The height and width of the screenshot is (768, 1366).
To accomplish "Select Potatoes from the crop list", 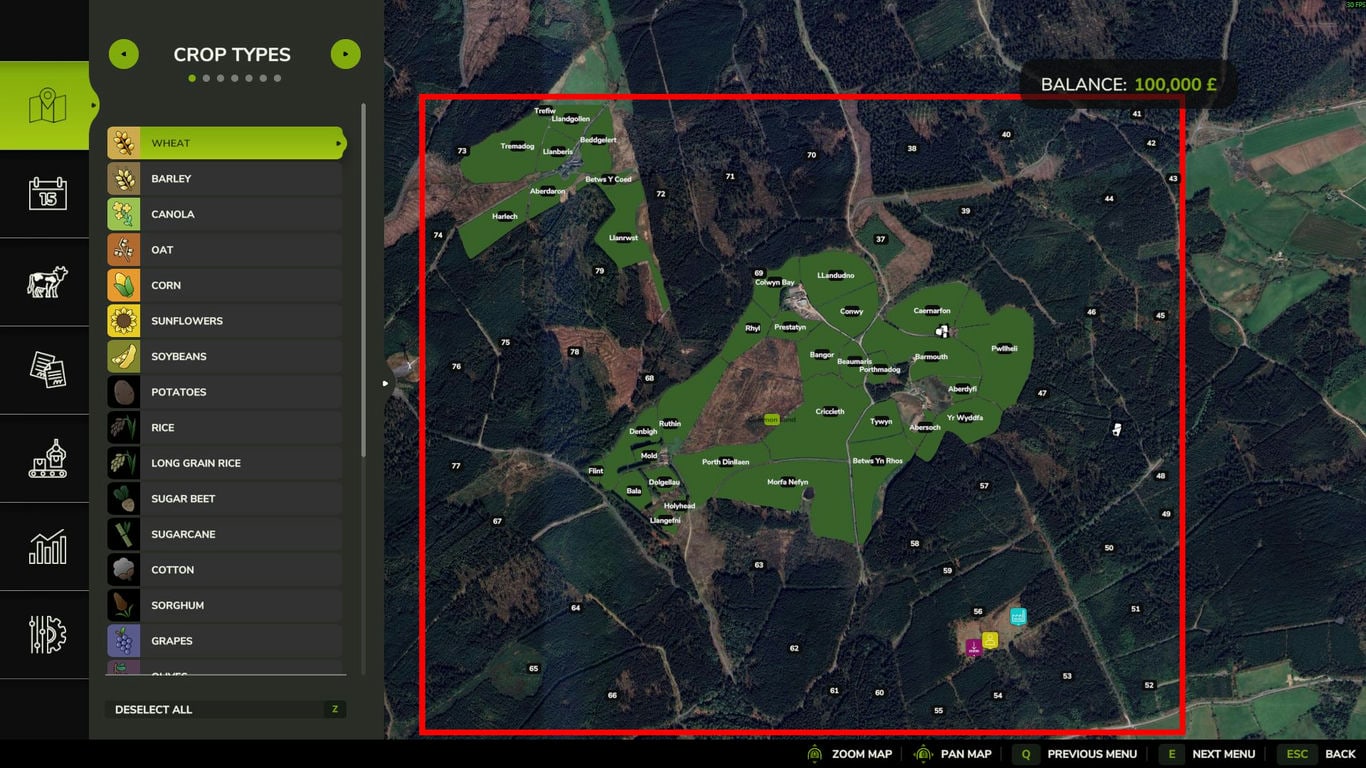I will coord(226,392).
